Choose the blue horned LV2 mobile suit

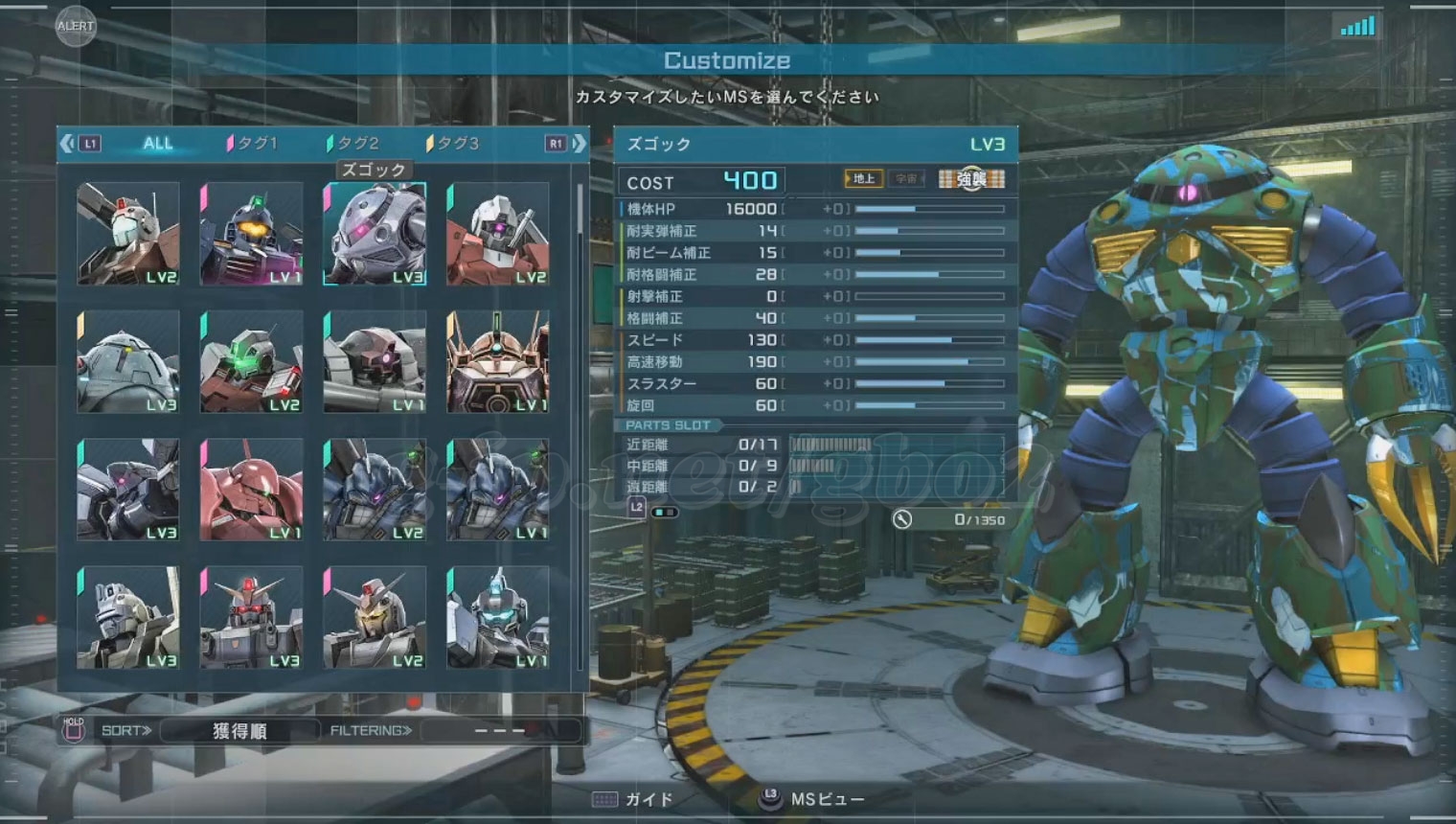click(375, 490)
